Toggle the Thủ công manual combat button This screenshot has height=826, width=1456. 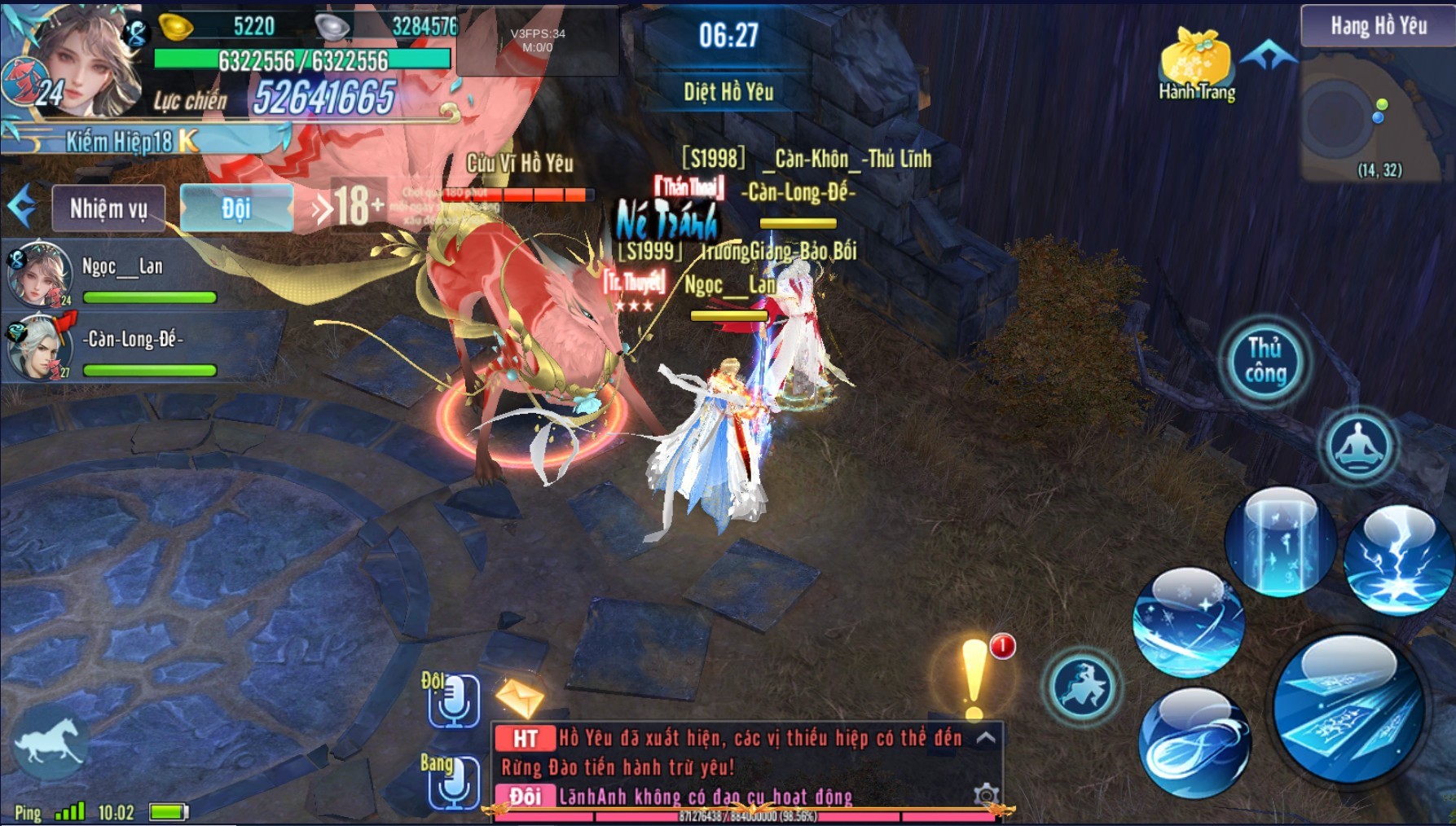point(1265,361)
